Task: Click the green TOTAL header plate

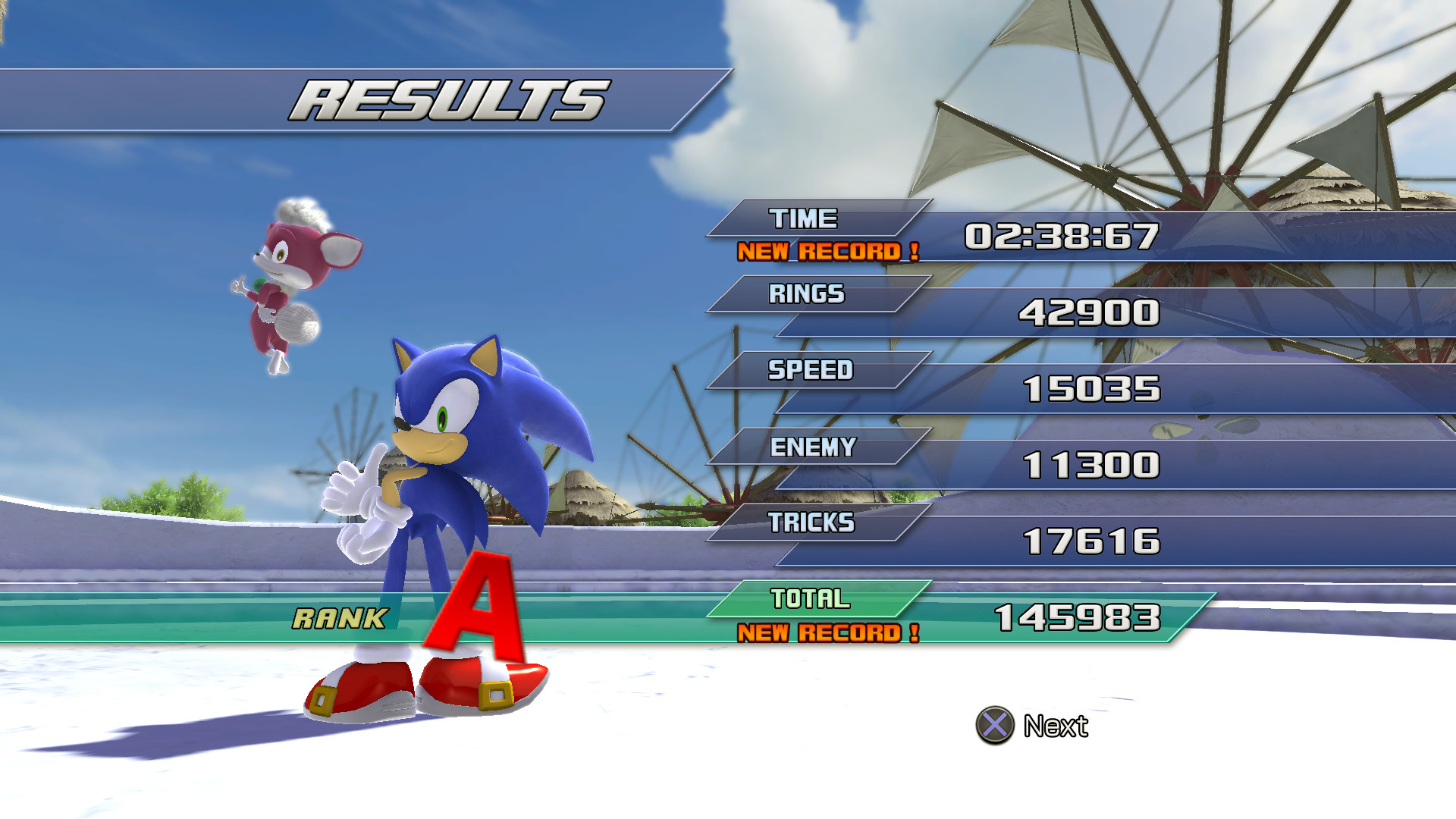Action: (x=810, y=598)
